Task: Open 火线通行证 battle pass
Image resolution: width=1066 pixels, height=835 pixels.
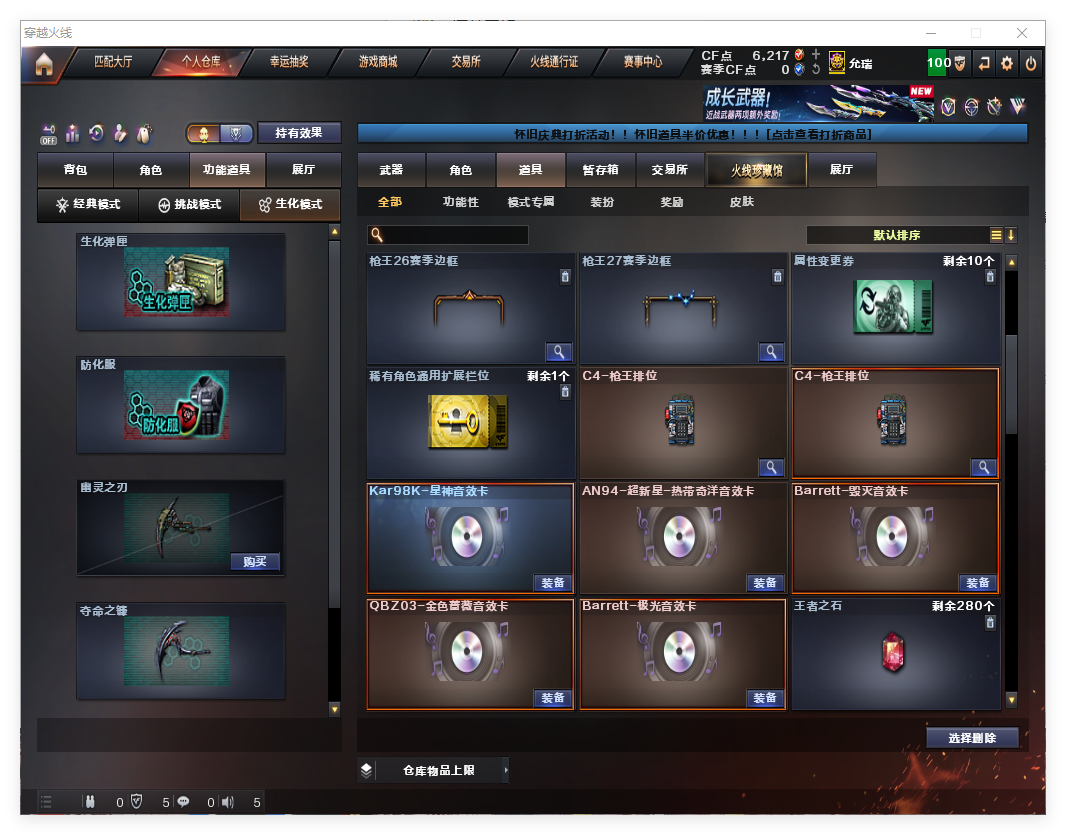Action: point(554,62)
